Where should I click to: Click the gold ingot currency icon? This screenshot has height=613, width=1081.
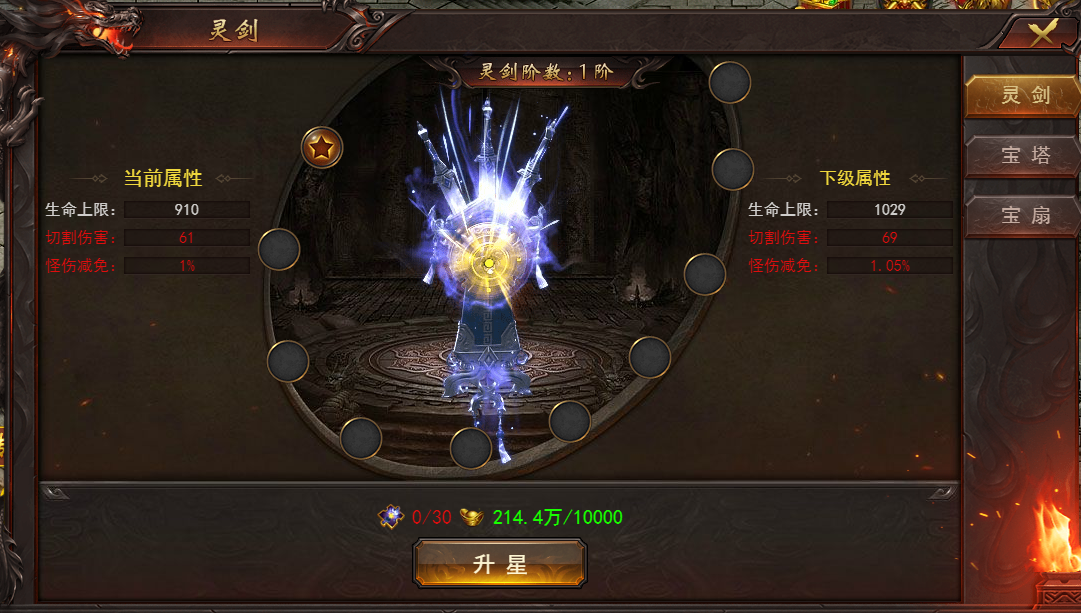coord(471,517)
